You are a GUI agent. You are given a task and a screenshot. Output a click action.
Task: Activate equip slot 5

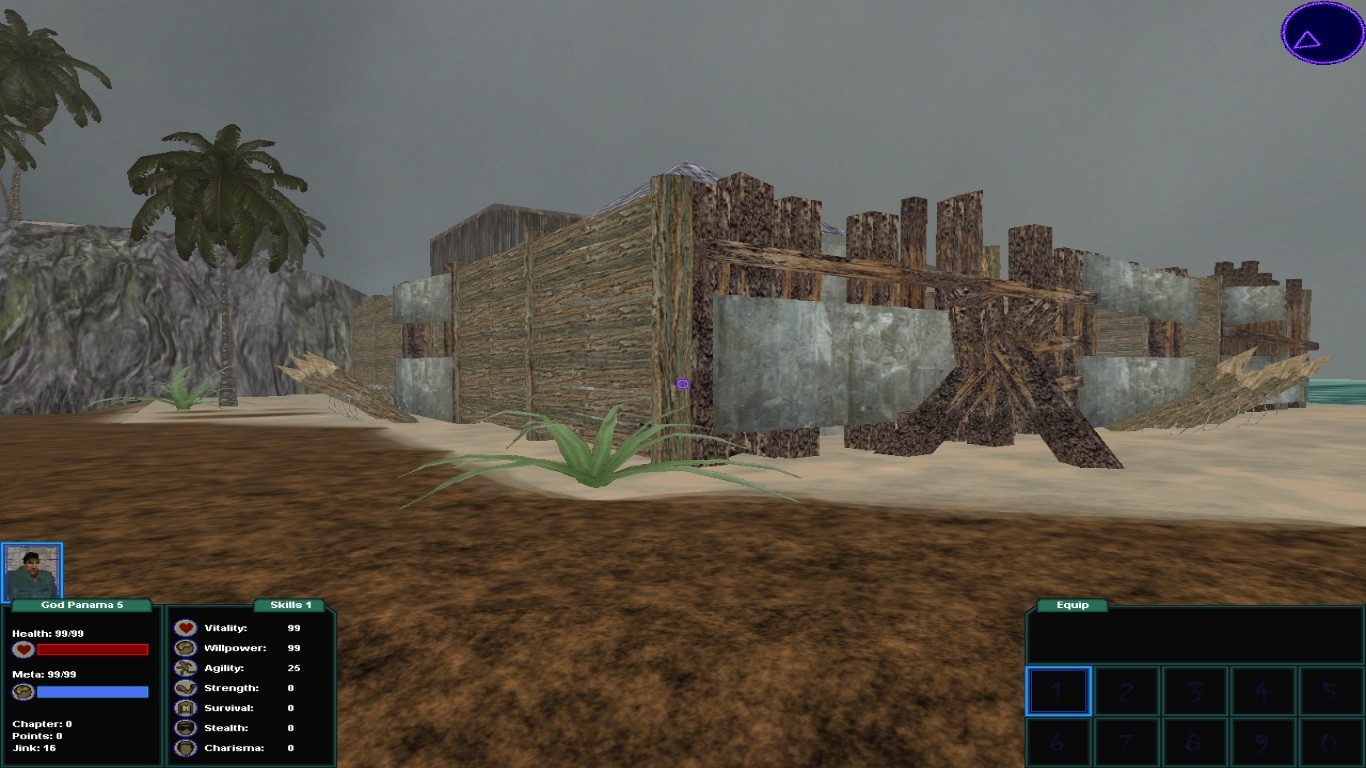click(x=1330, y=691)
